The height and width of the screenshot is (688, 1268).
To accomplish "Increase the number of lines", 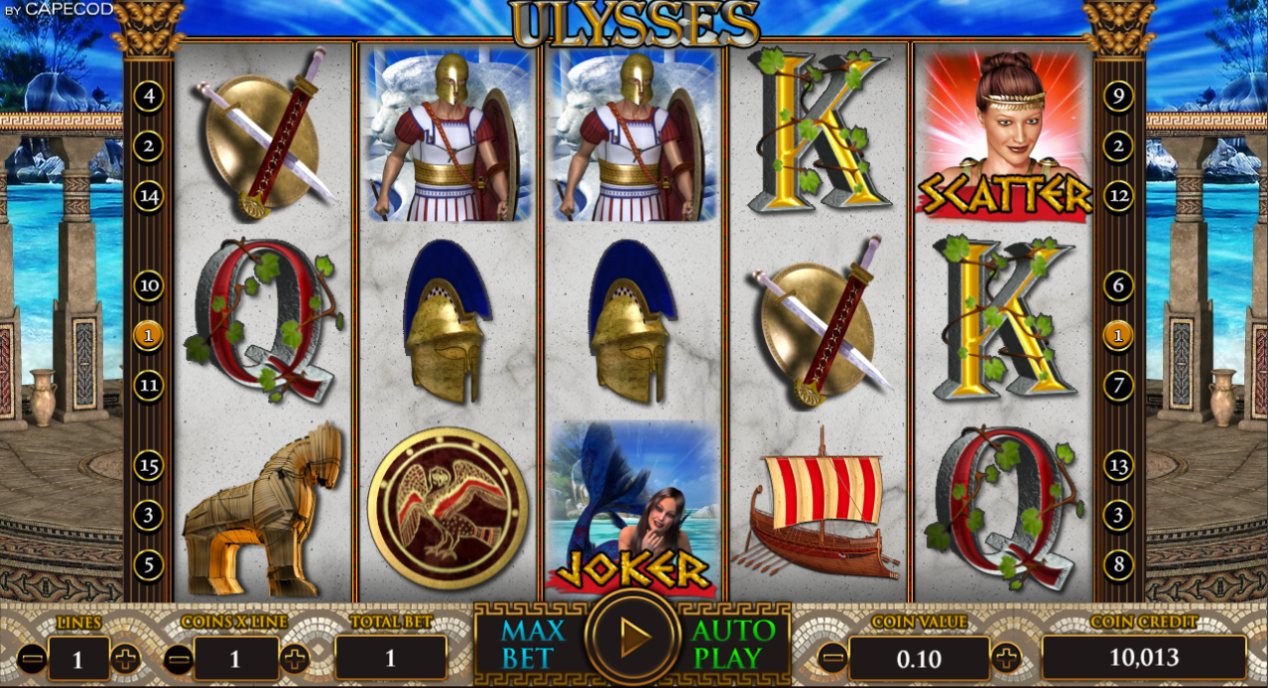I will pos(125,658).
